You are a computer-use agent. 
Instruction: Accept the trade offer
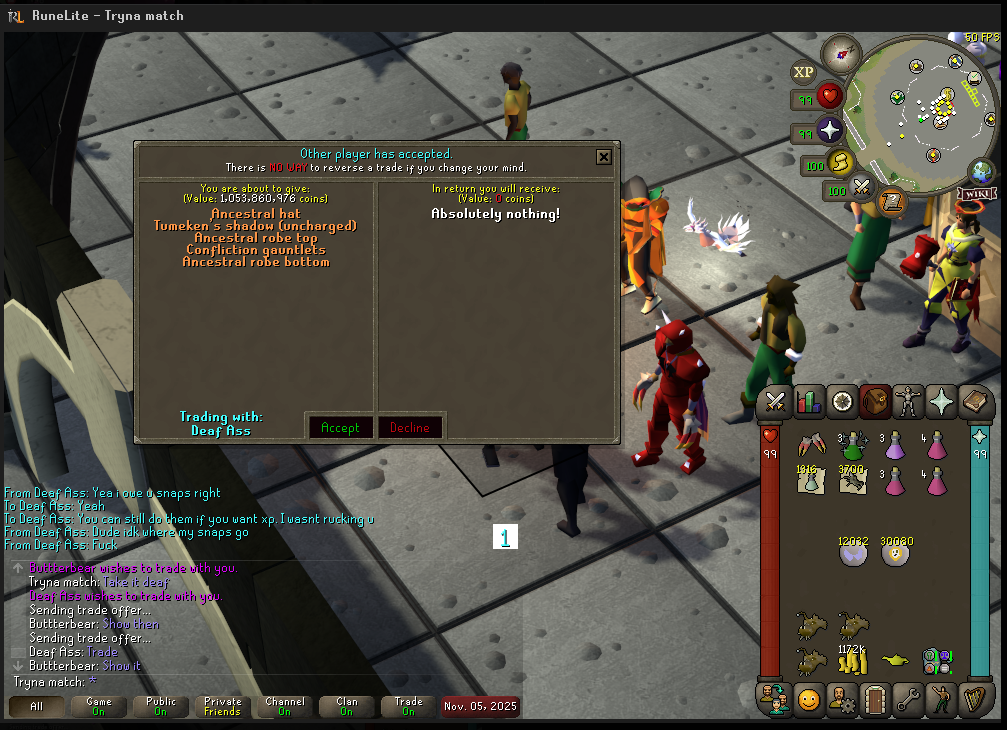pyautogui.click(x=340, y=427)
